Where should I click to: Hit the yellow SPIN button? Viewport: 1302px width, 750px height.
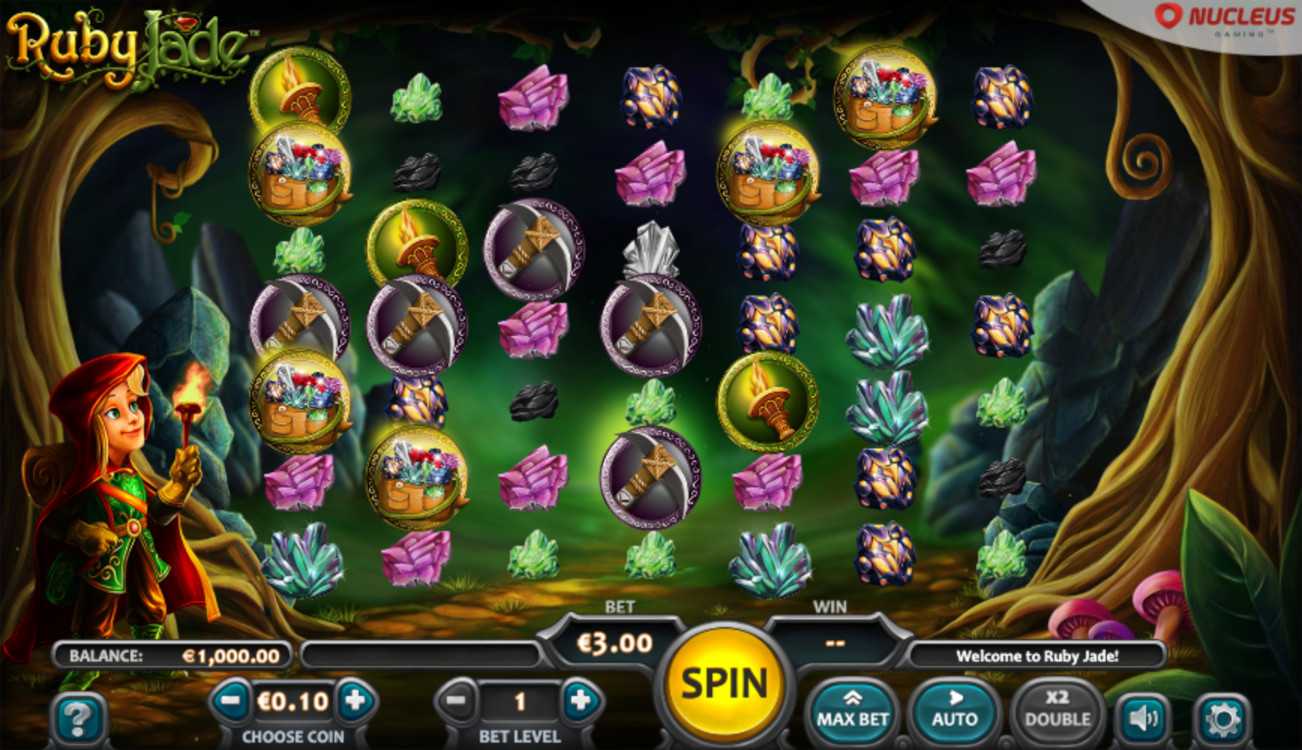pos(724,683)
